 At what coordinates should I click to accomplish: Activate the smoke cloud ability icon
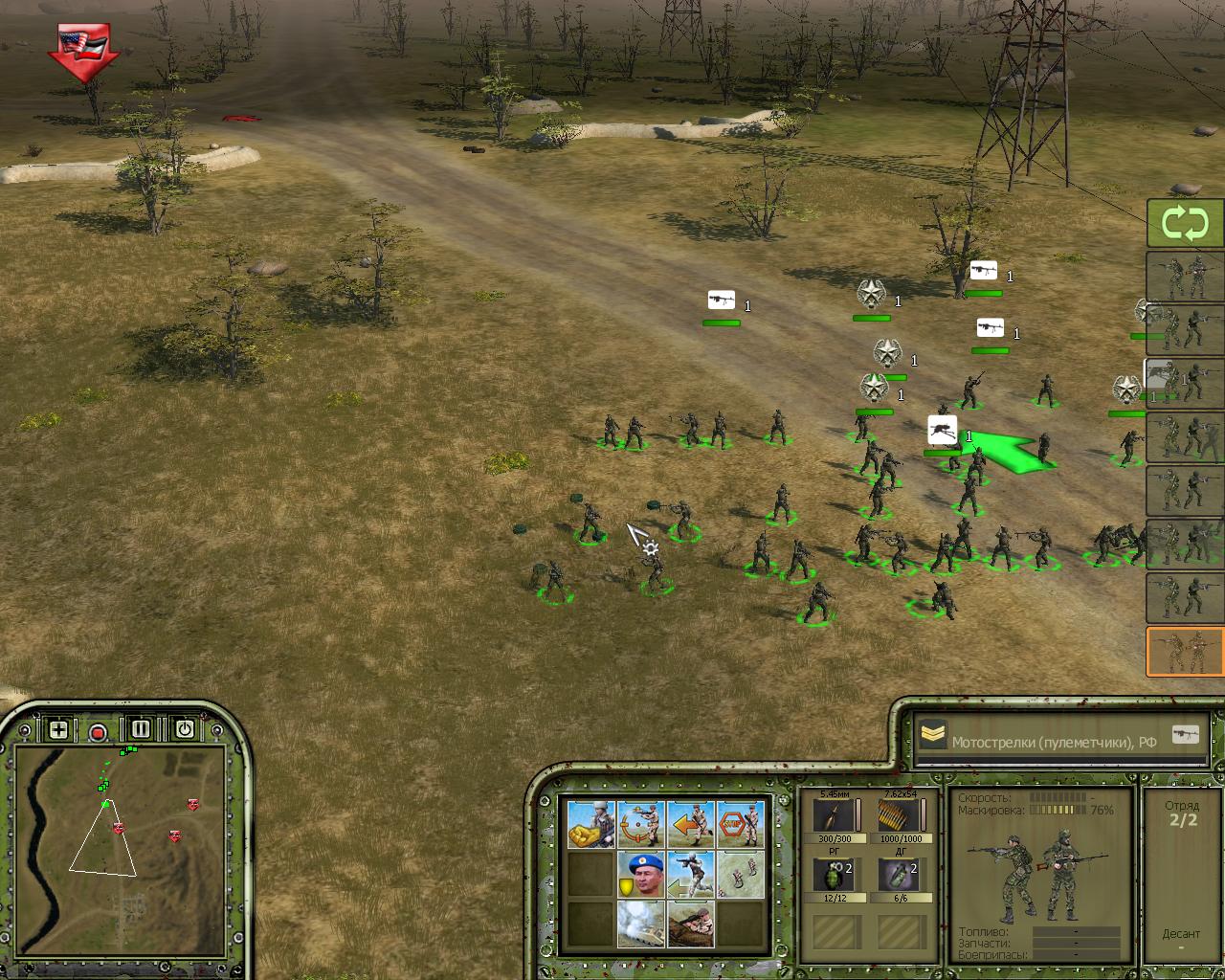[x=641, y=924]
